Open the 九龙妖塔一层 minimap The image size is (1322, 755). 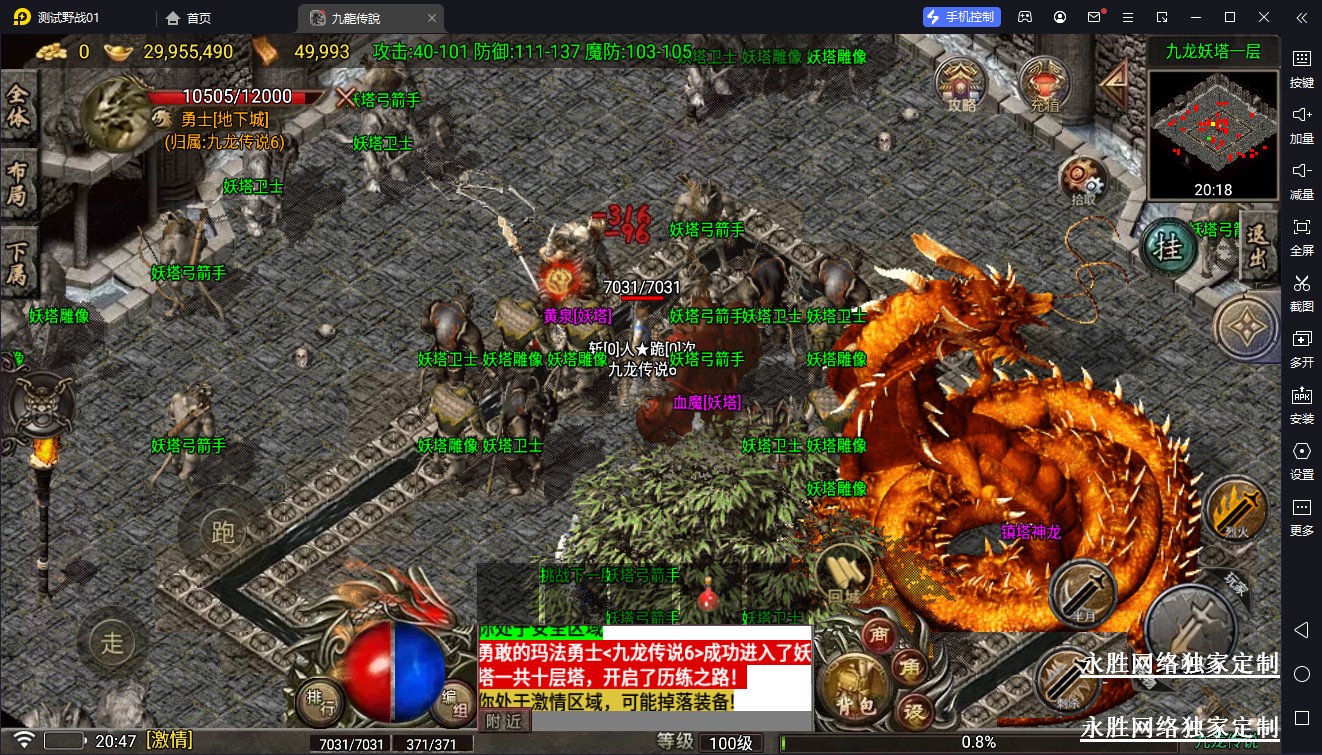click(1213, 136)
